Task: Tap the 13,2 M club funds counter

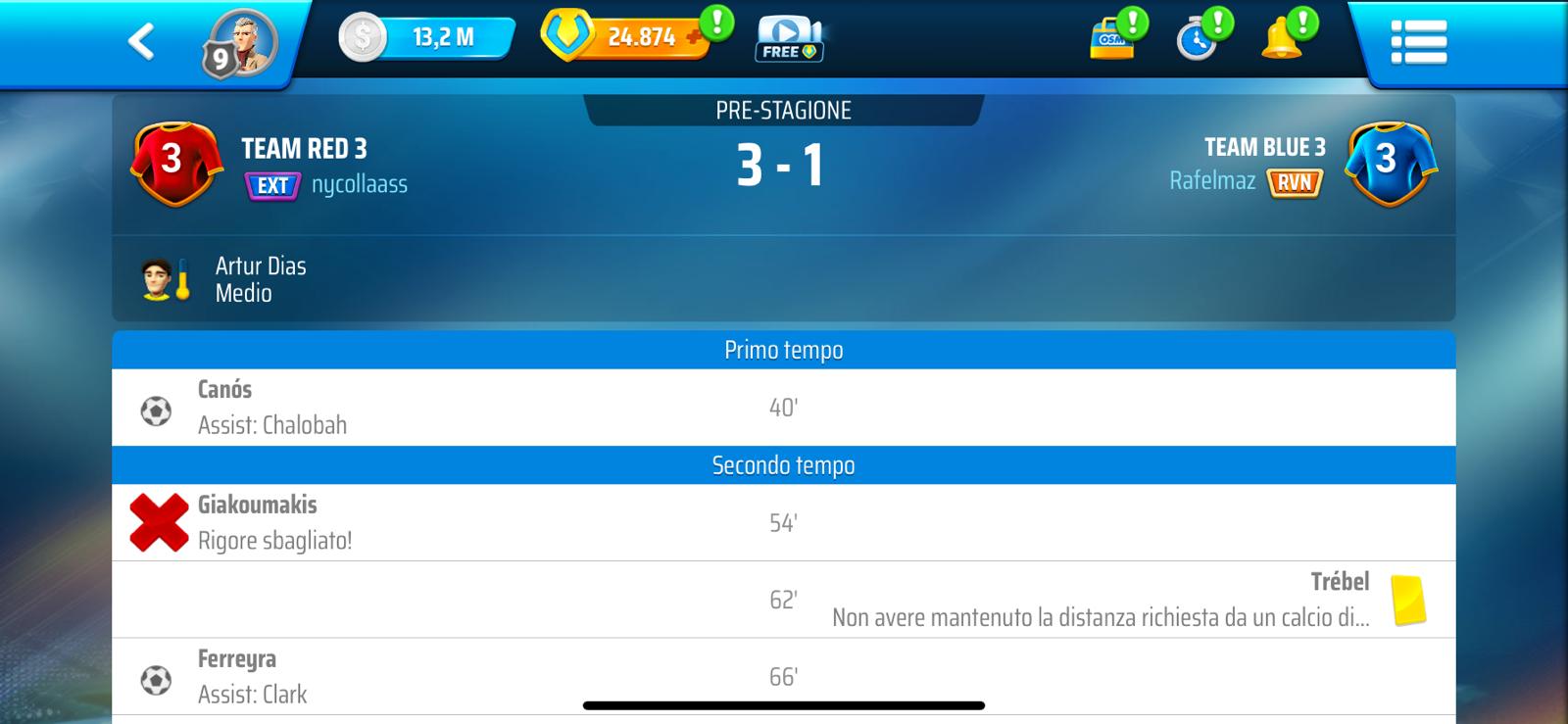Action: (x=427, y=38)
